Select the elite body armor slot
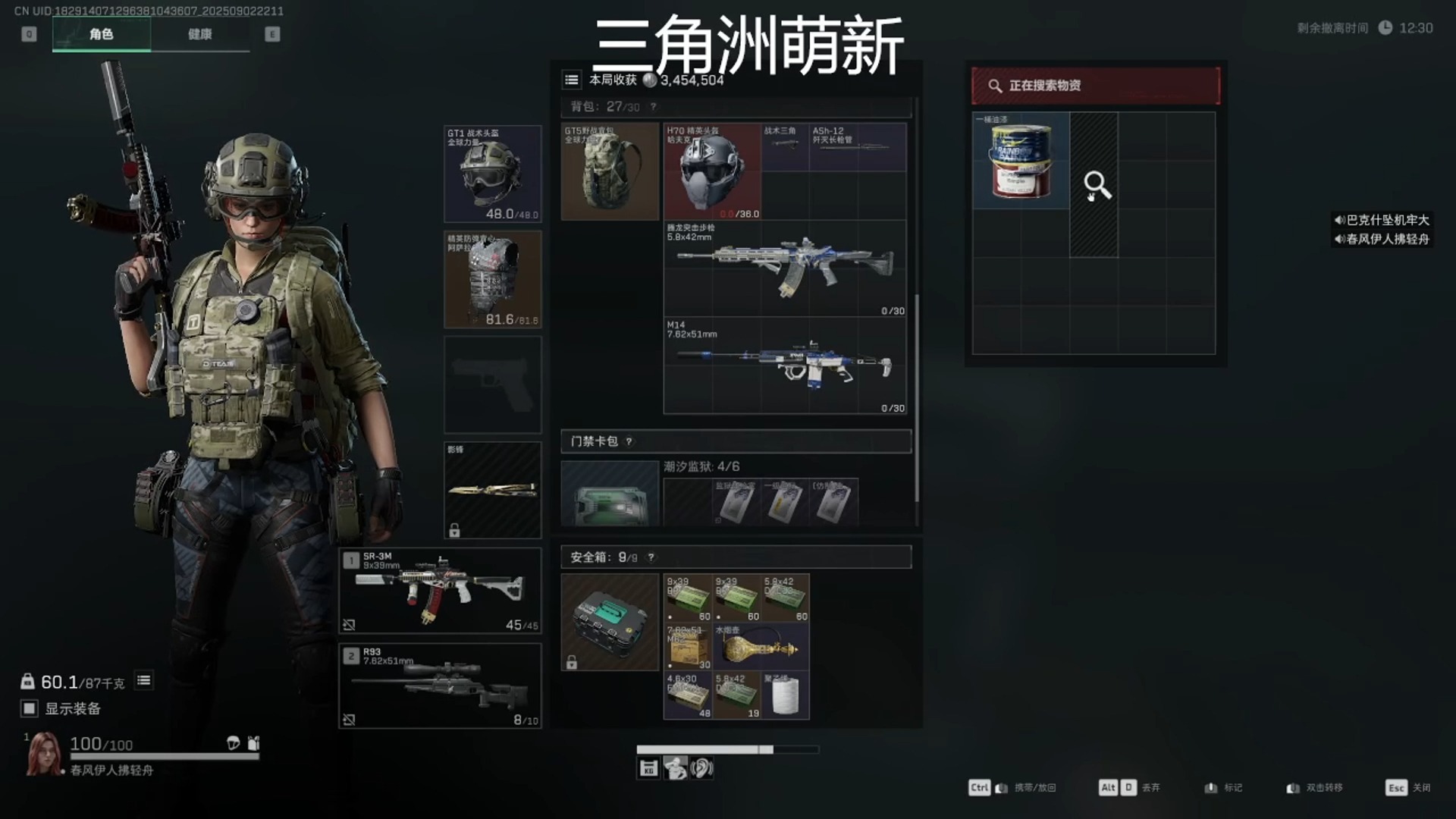This screenshot has height=819, width=1456. tap(492, 279)
